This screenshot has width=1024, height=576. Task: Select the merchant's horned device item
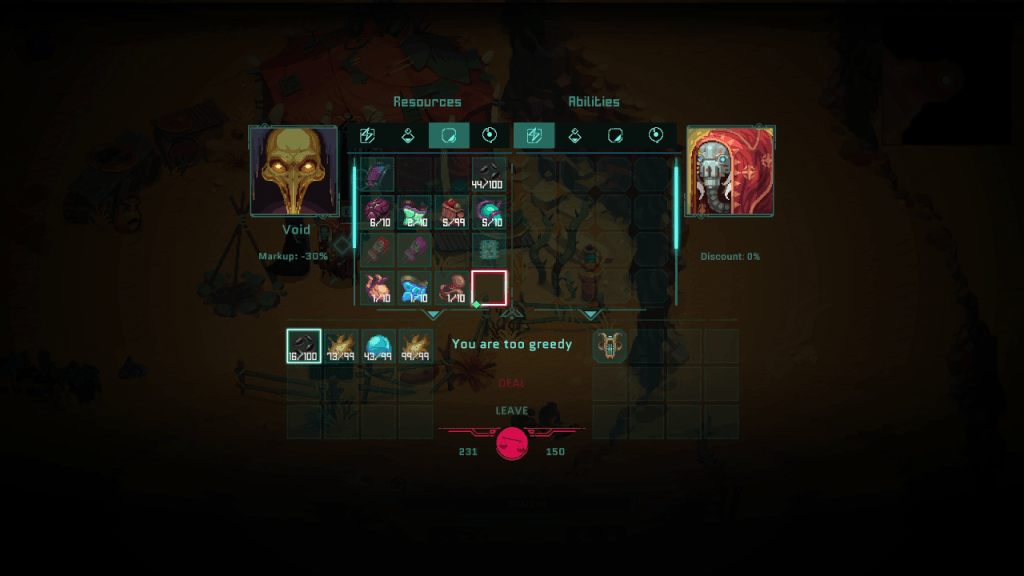(x=610, y=346)
